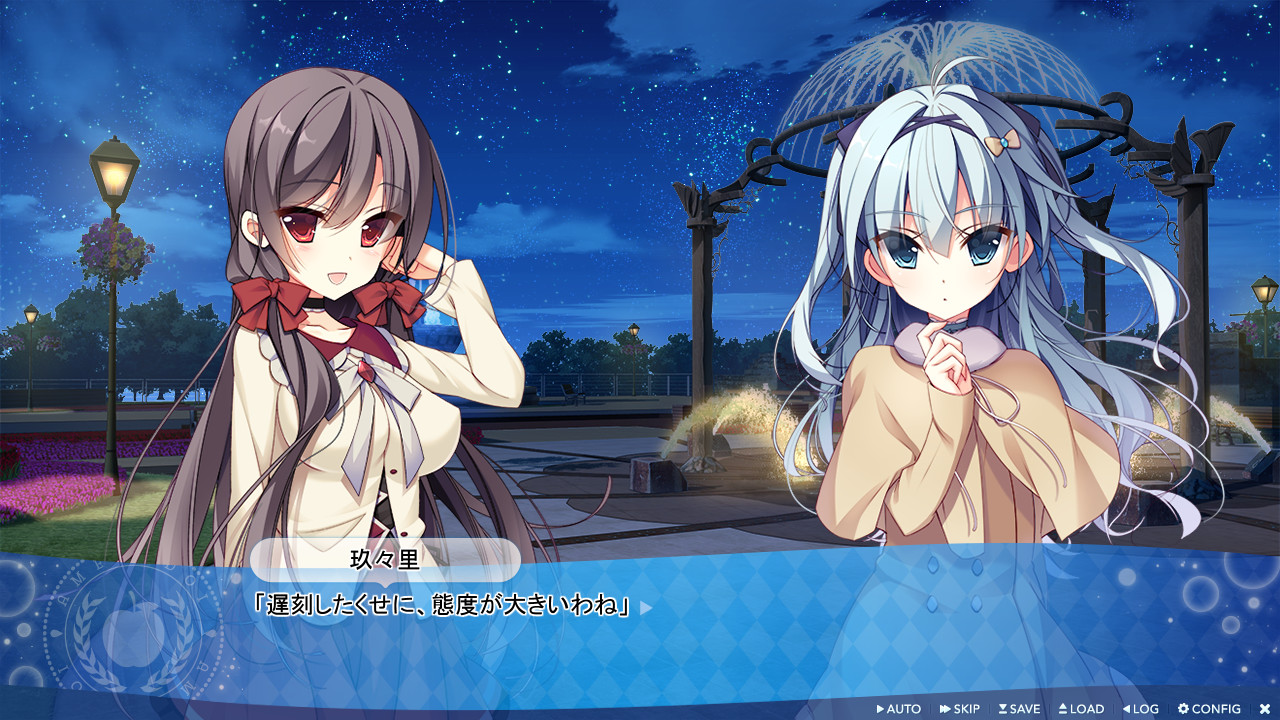Open the LOAD menu
This screenshot has width=1280, height=720.
[x=1081, y=709]
